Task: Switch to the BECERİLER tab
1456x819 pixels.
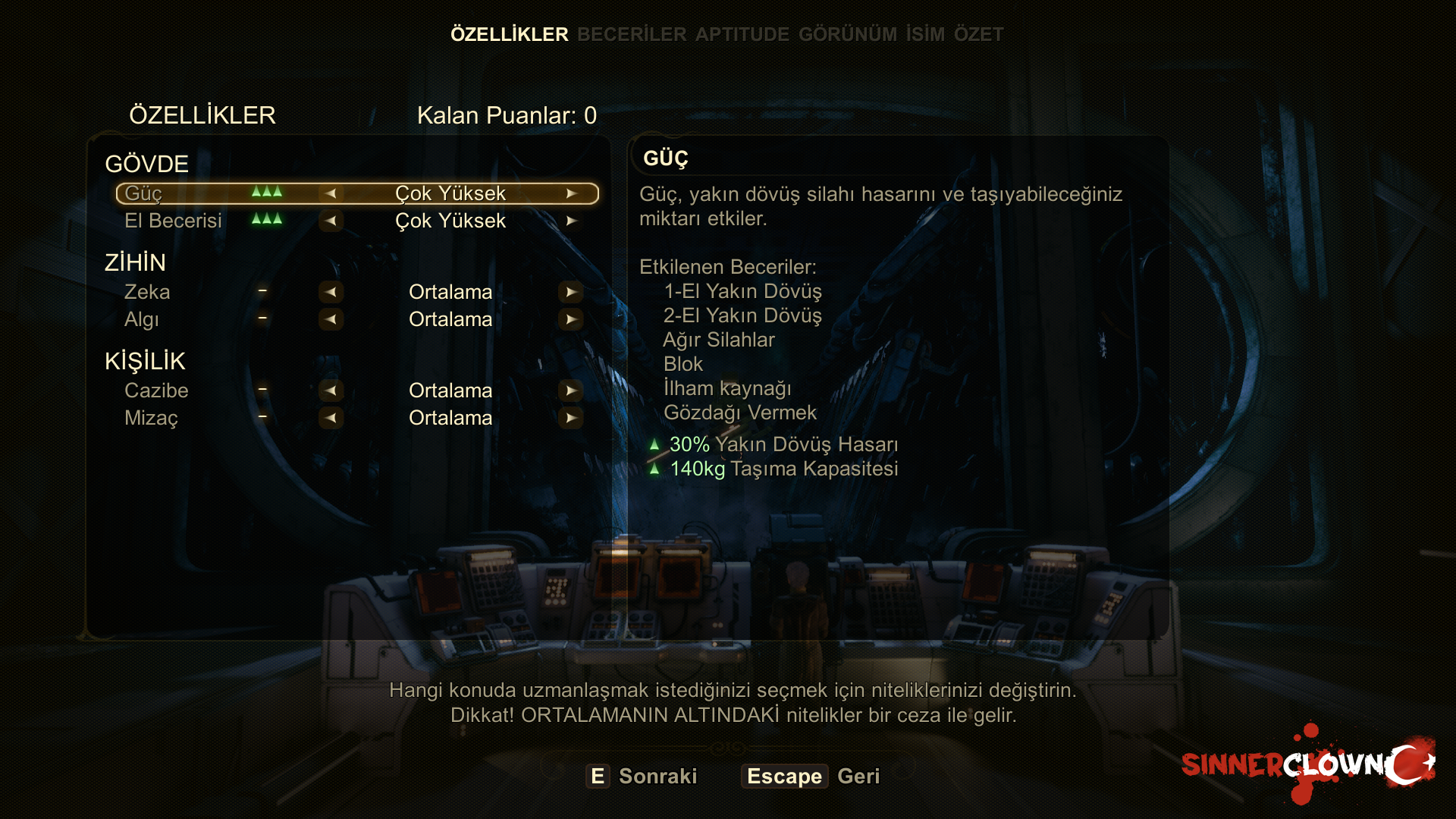Action: coord(631,34)
